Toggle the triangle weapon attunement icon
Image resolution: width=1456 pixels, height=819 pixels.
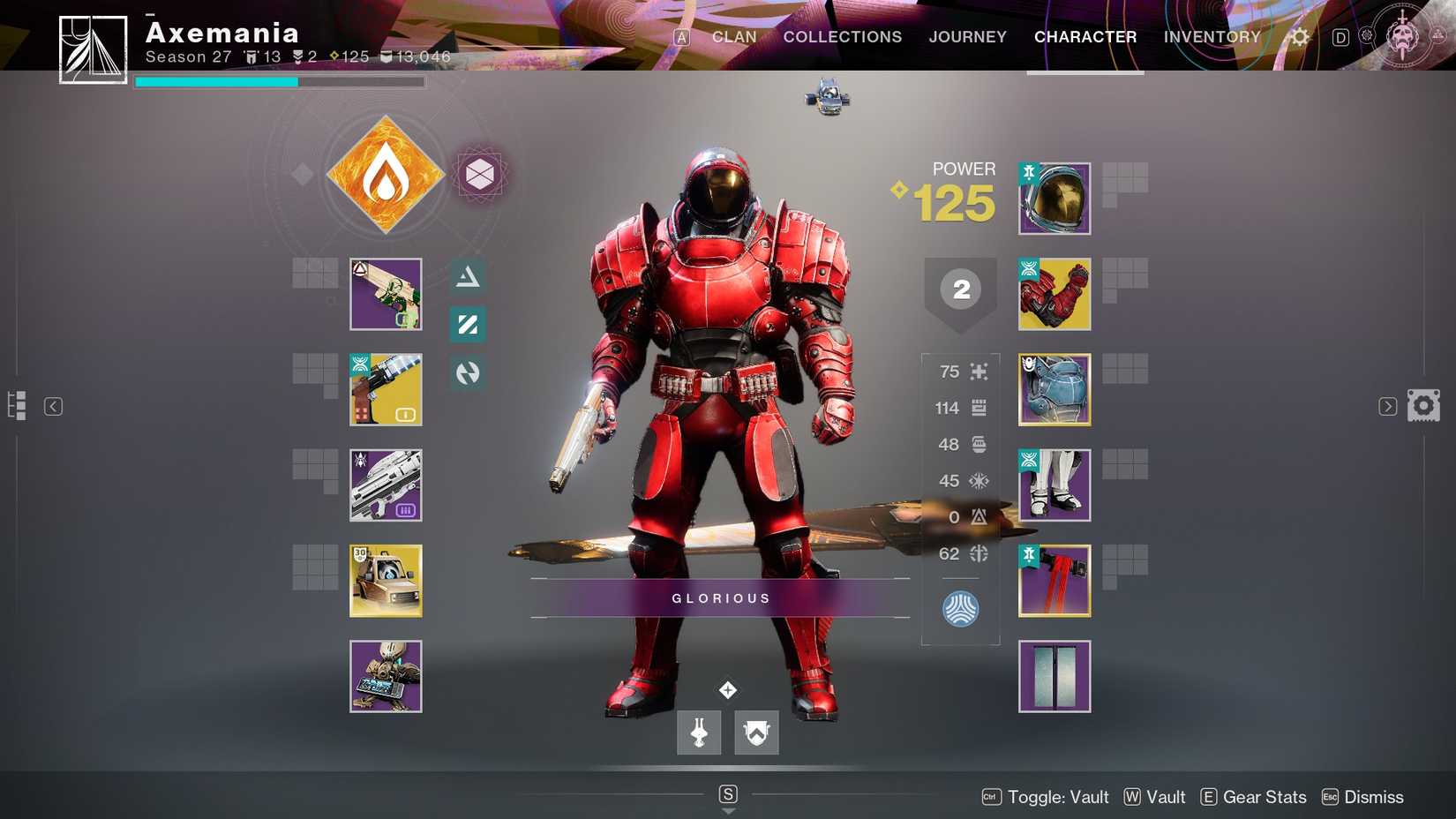pyautogui.click(x=467, y=275)
